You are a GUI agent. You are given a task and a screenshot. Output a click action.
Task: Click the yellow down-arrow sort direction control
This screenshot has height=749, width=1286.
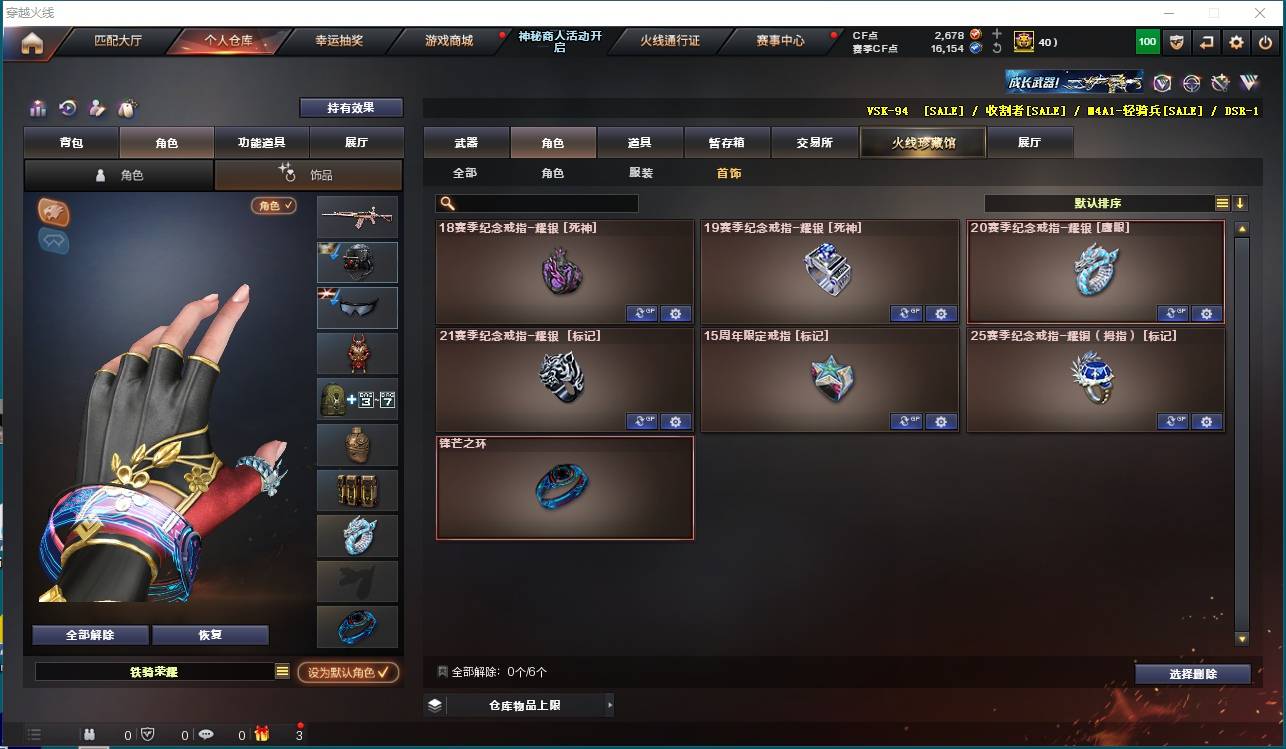click(x=1240, y=203)
